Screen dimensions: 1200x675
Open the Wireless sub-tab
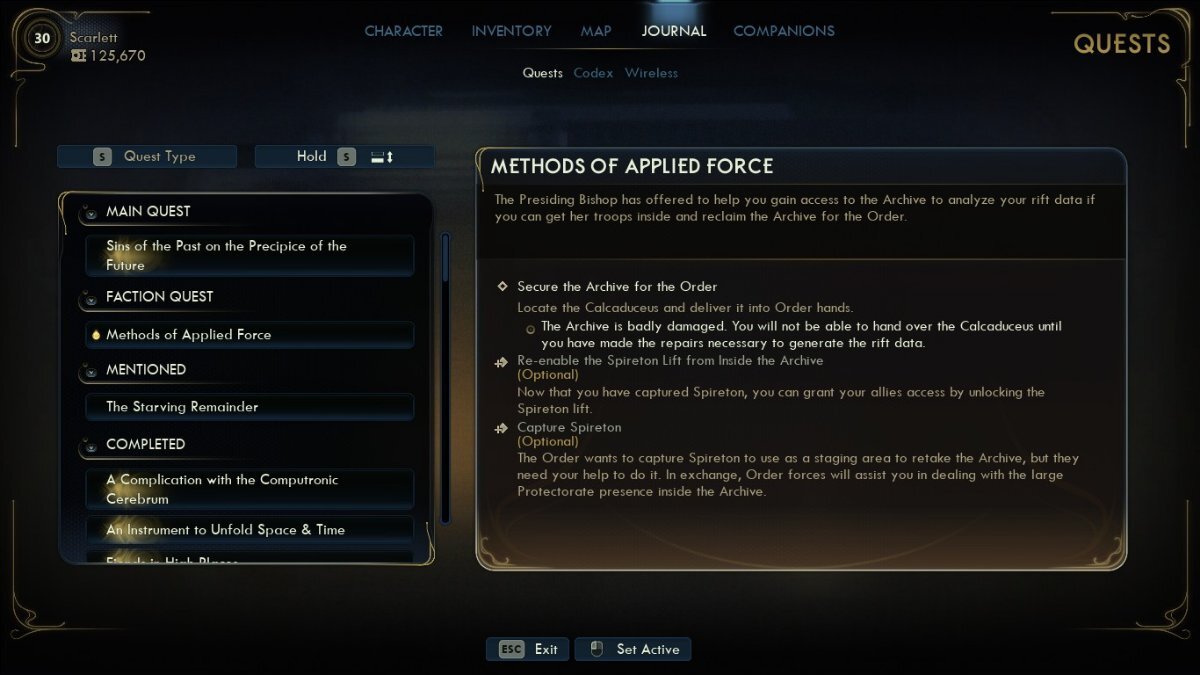651,73
